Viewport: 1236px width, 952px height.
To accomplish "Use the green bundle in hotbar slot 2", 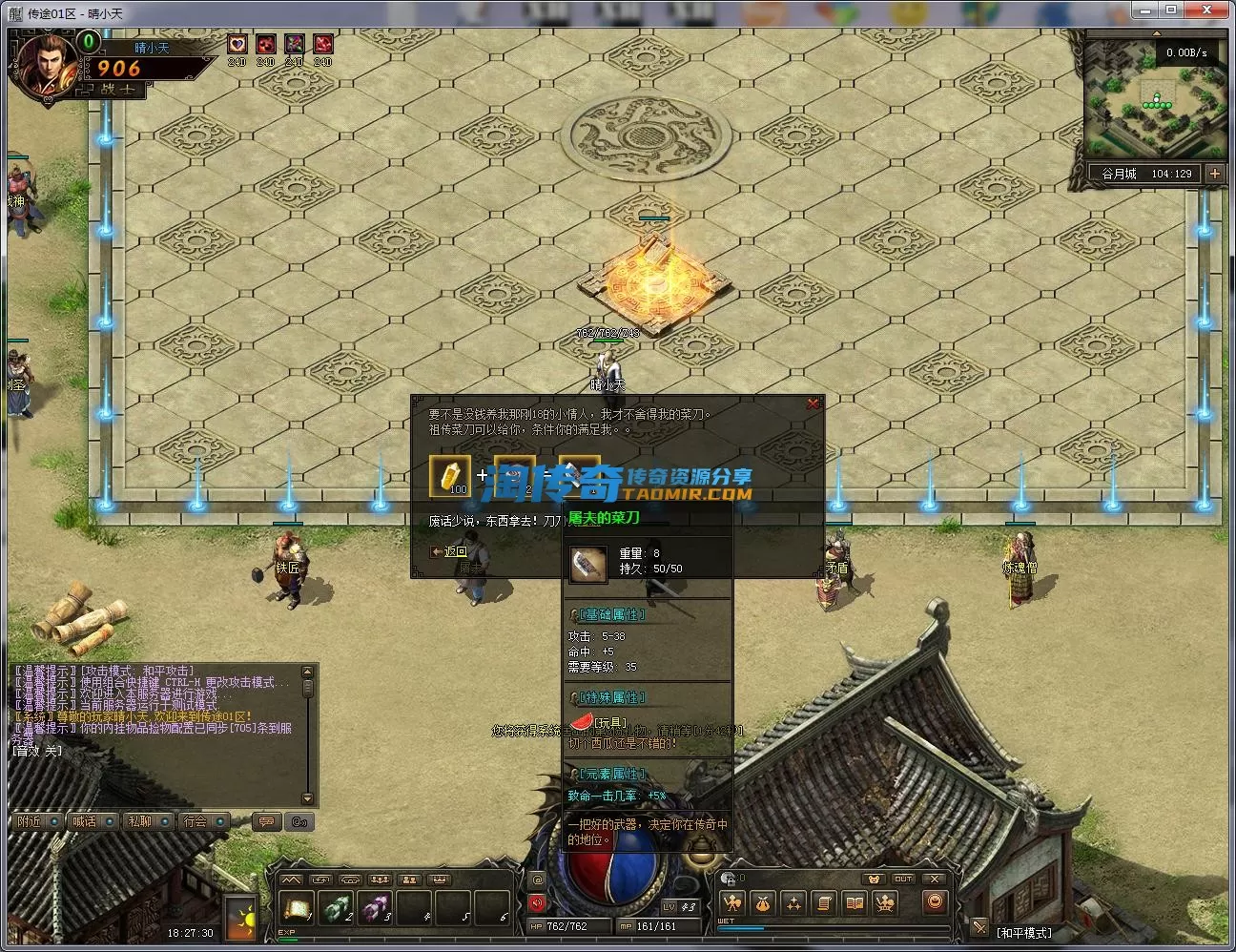I will click(x=336, y=909).
